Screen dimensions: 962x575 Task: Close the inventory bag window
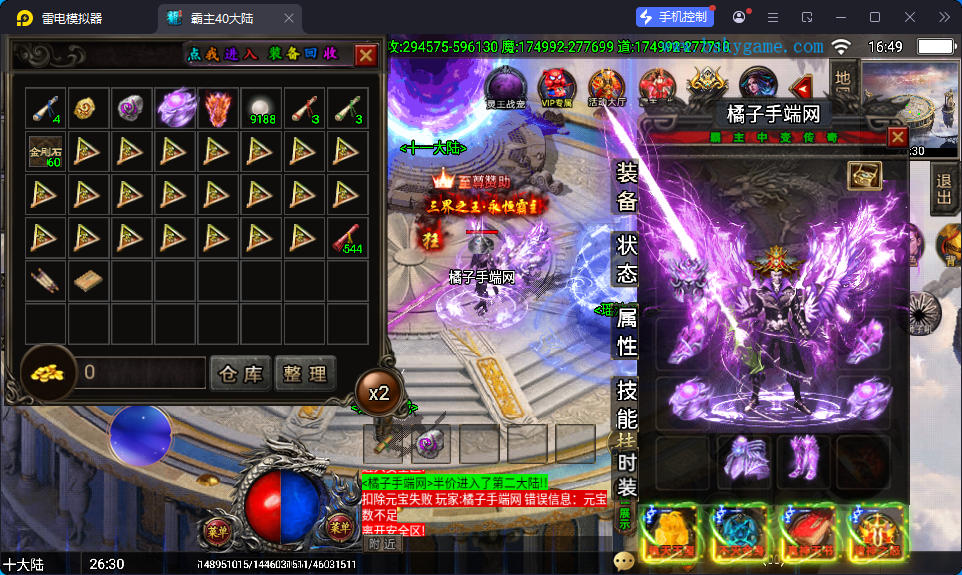pyautogui.click(x=366, y=55)
